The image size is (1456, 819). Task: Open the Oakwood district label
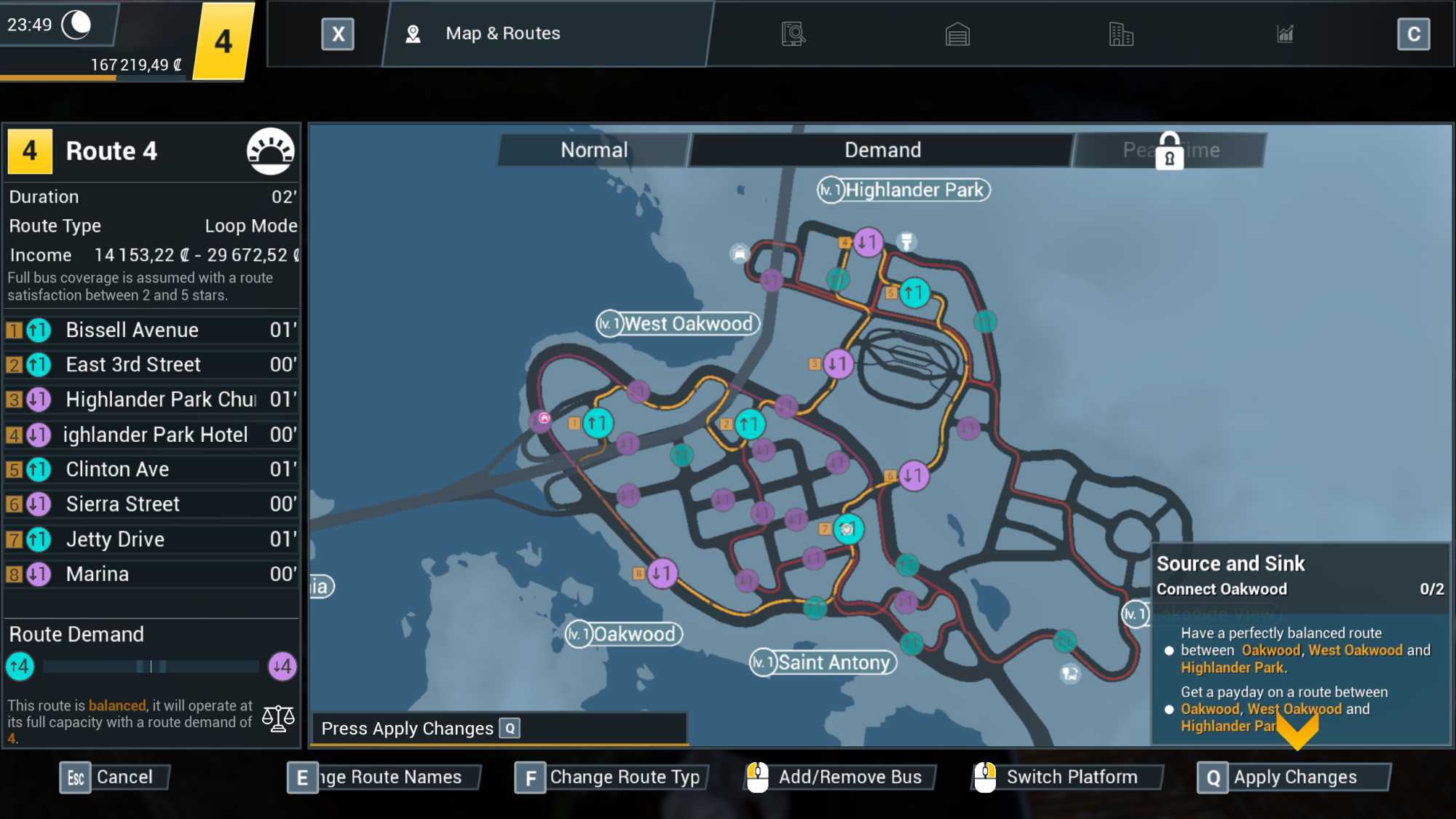(625, 634)
